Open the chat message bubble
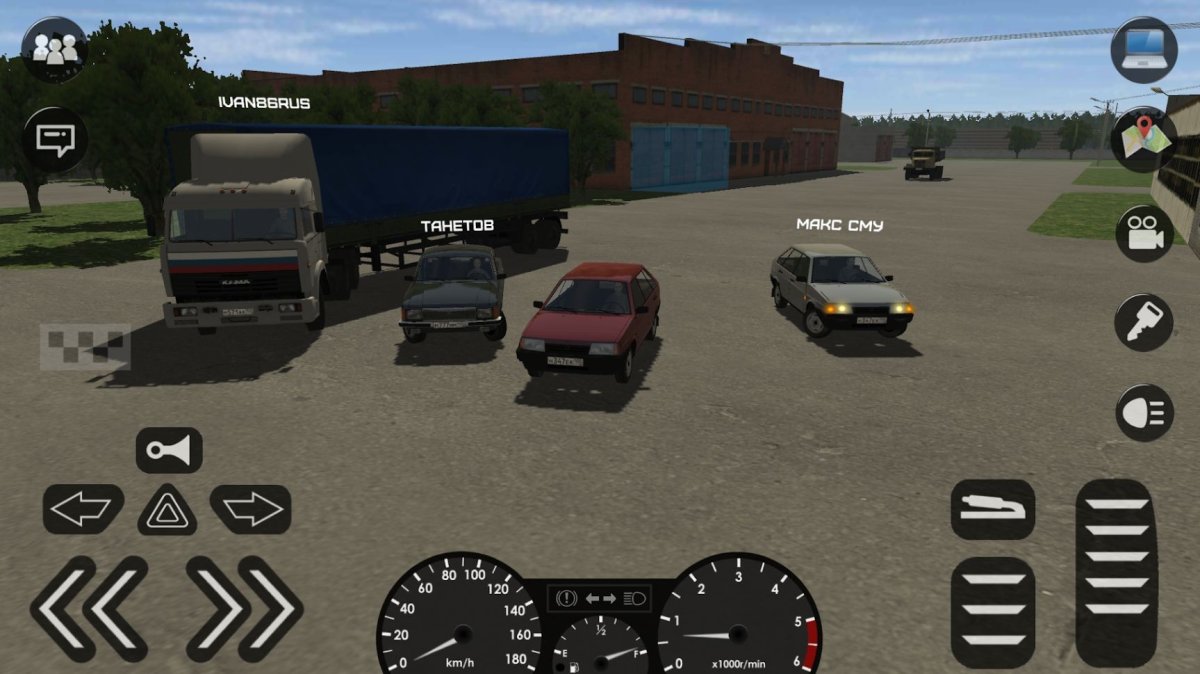This screenshot has width=1200, height=674. click(54, 139)
